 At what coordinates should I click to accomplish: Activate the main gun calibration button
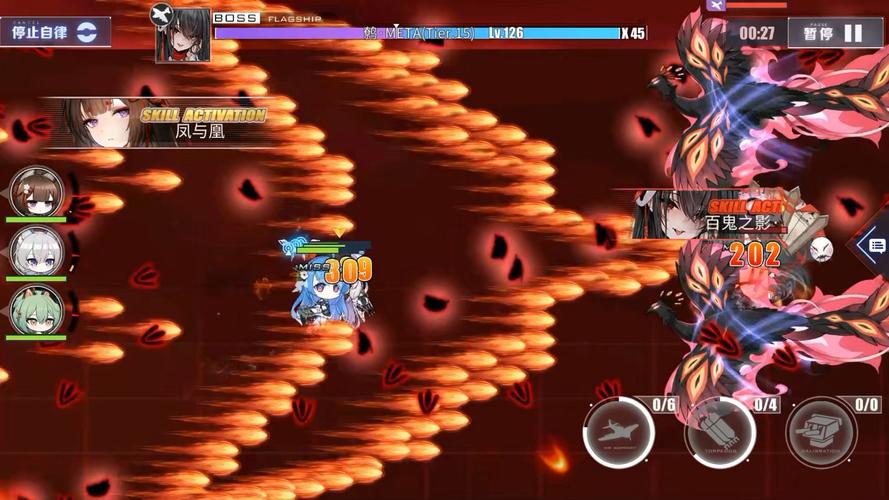(x=820, y=433)
